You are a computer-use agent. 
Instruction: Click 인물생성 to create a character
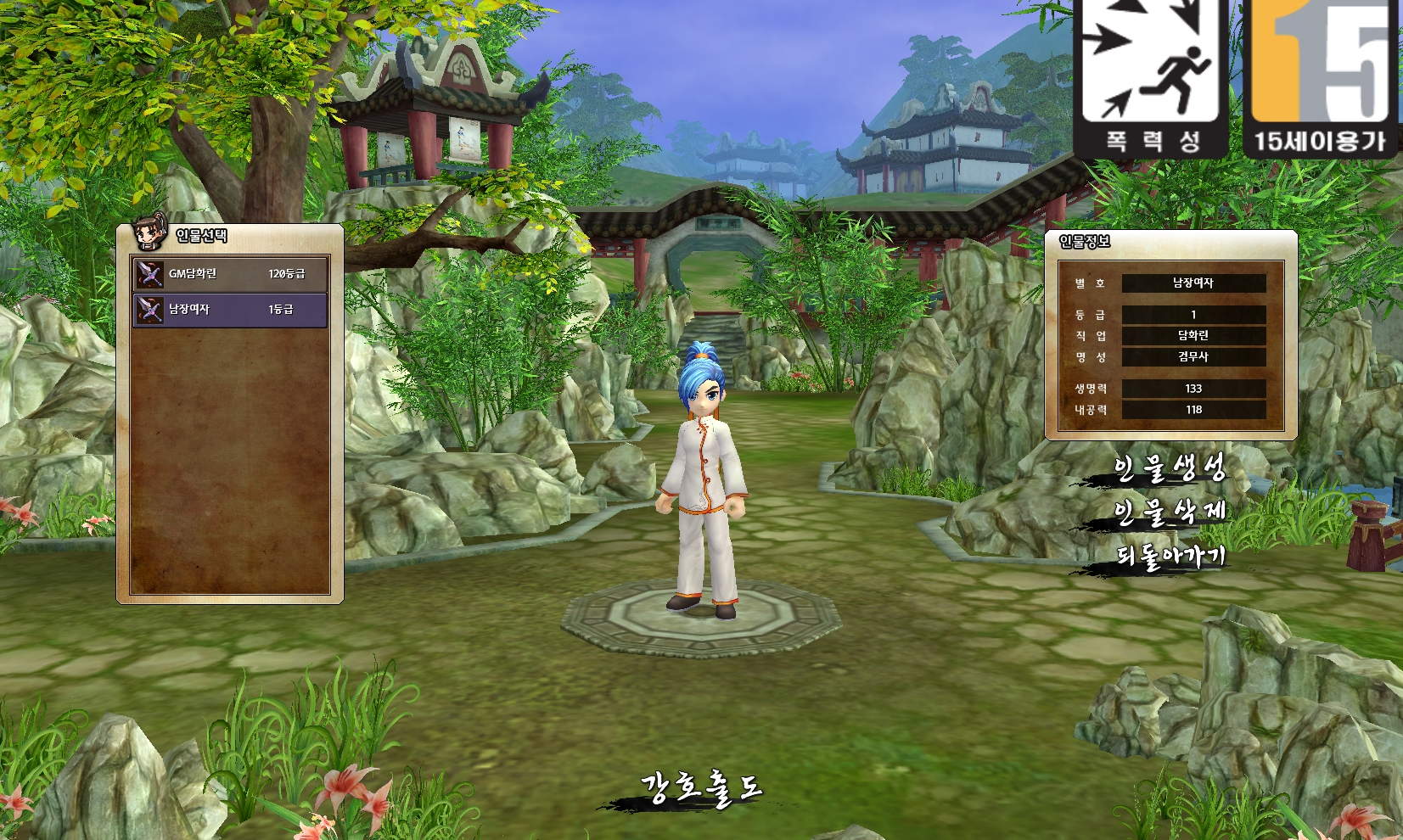[1169, 468]
